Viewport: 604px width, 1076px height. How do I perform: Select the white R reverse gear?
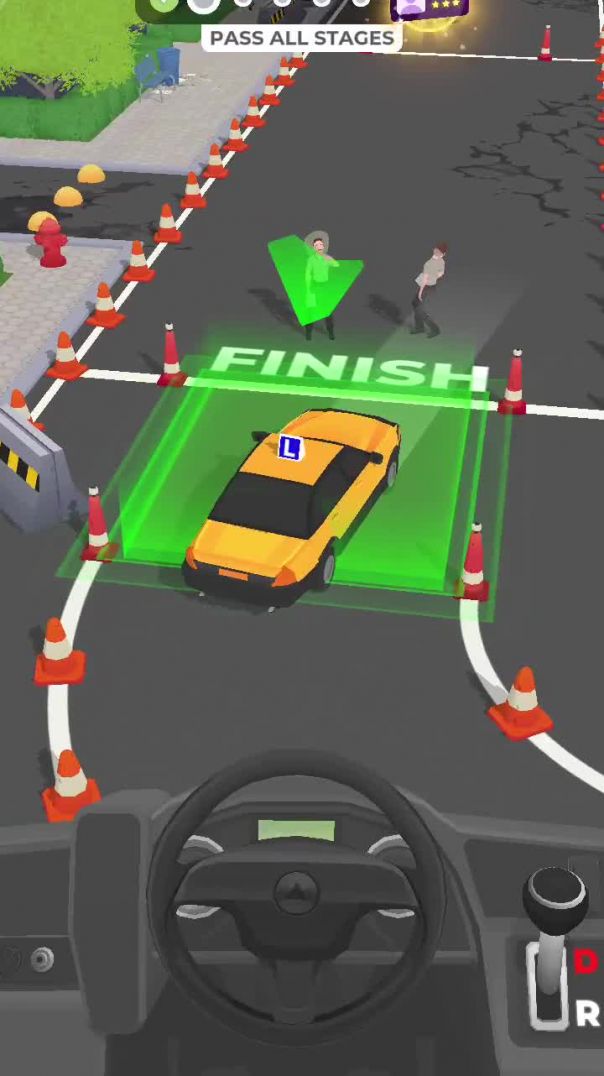[x=587, y=1014]
